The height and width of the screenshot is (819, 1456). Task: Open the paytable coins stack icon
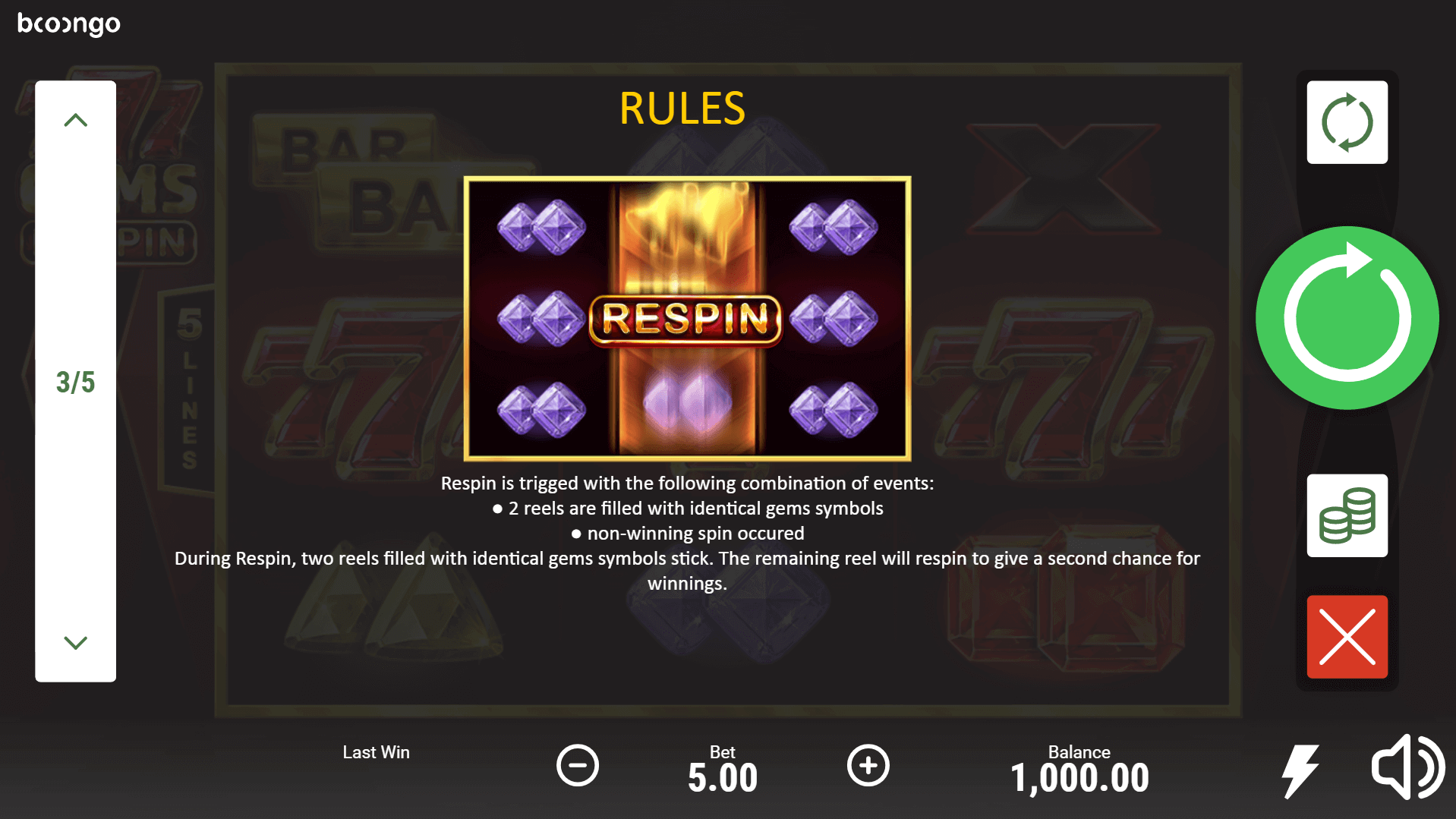click(1347, 516)
